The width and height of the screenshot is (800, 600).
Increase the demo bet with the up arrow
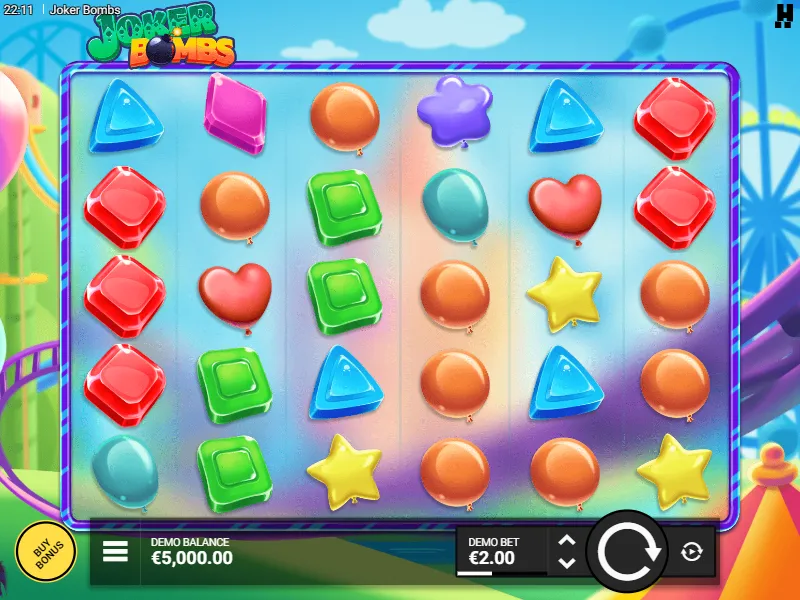pos(567,540)
